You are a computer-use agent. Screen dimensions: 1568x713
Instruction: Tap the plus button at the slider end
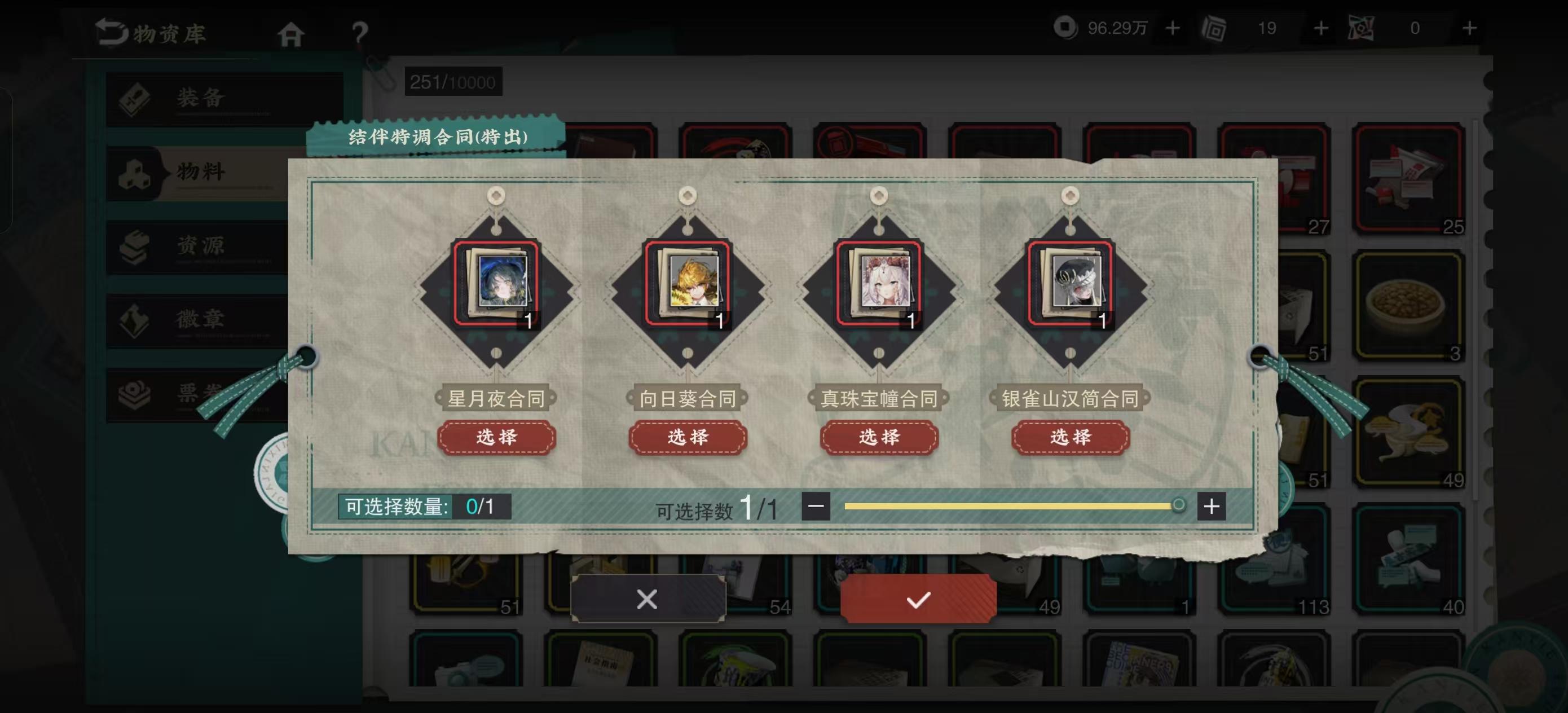tap(1212, 505)
